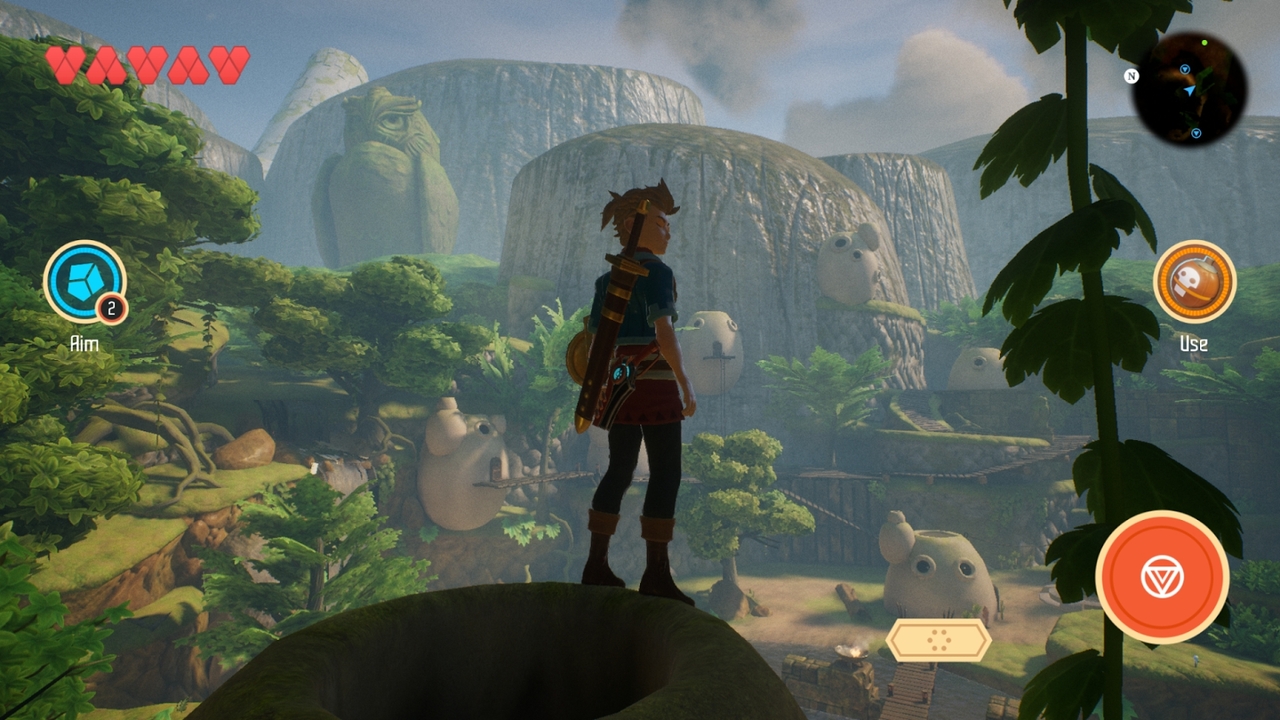Tap the ammo counter badge showing 2

[113, 310]
